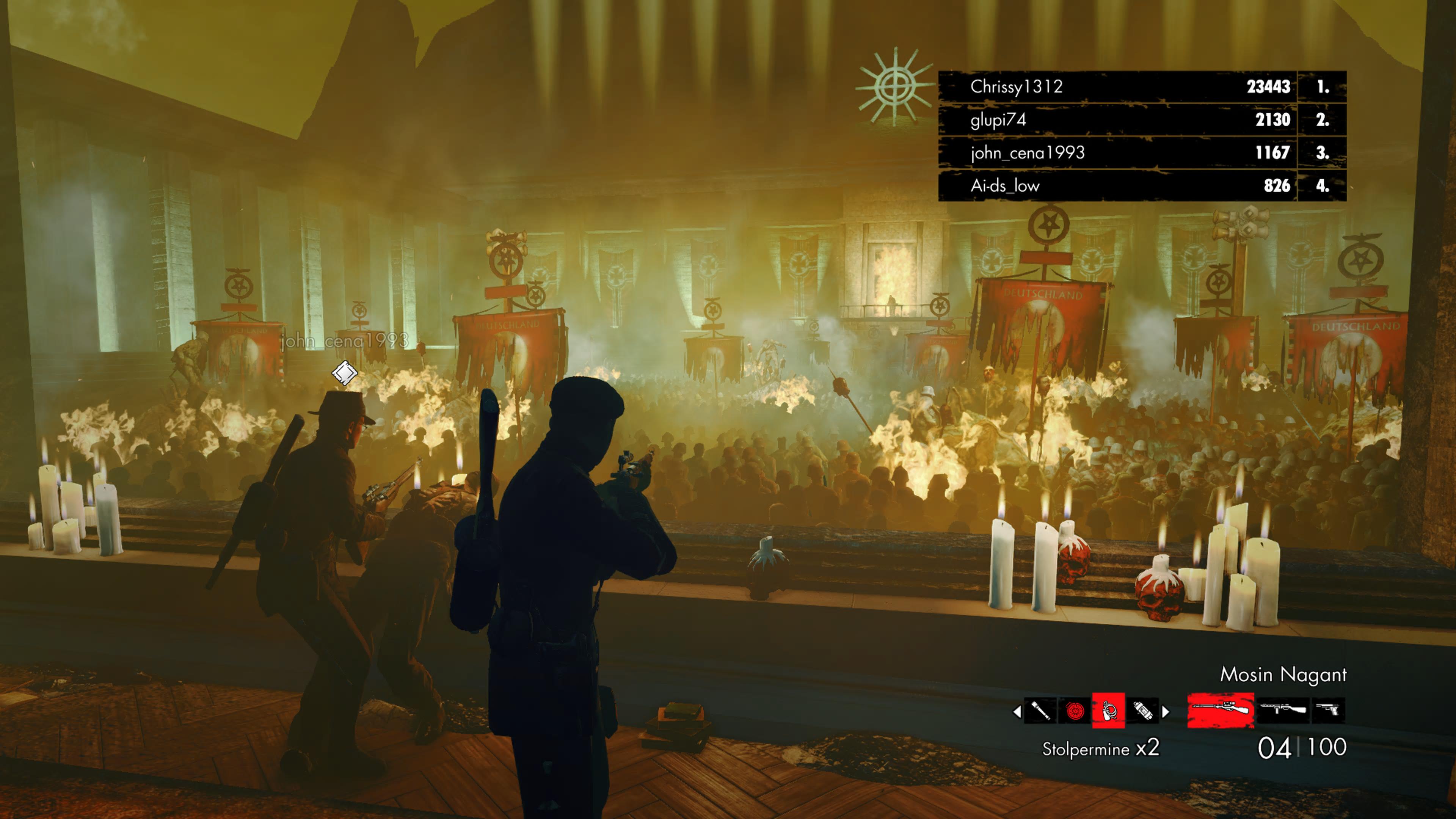The height and width of the screenshot is (819, 1456).
Task: Cycle items with the left arrow
Action: click(x=1017, y=711)
